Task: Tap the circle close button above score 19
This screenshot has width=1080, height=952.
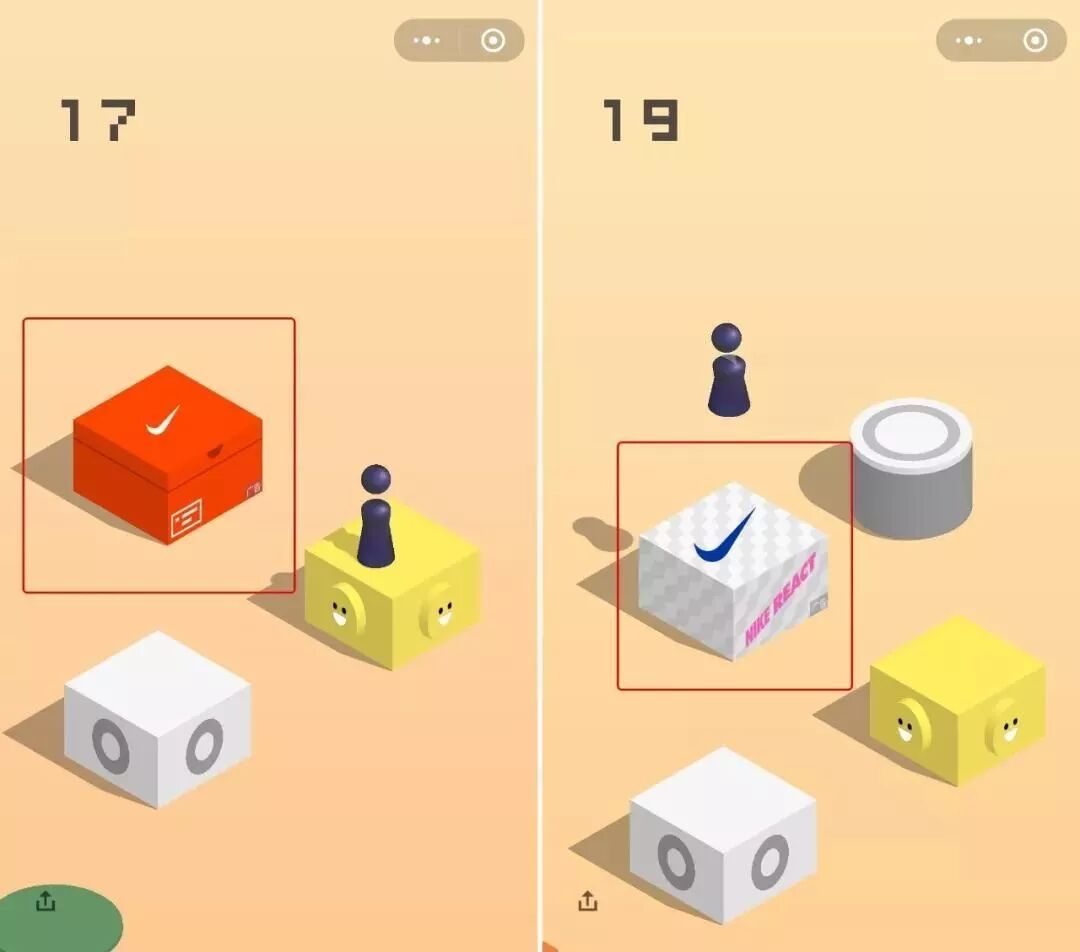Action: (x=1035, y=41)
